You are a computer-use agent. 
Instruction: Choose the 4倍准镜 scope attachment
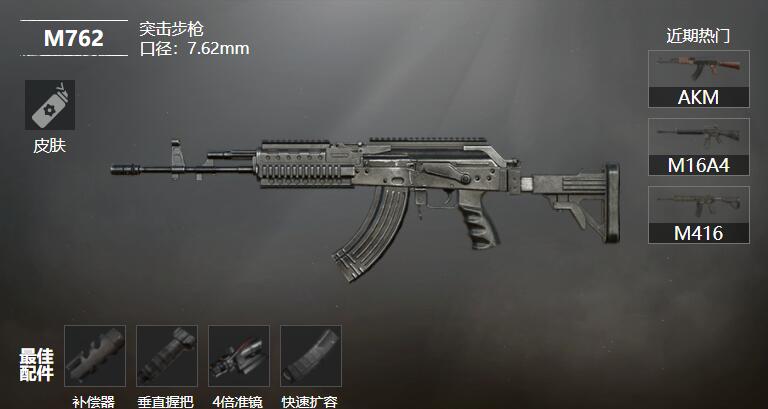[238, 356]
